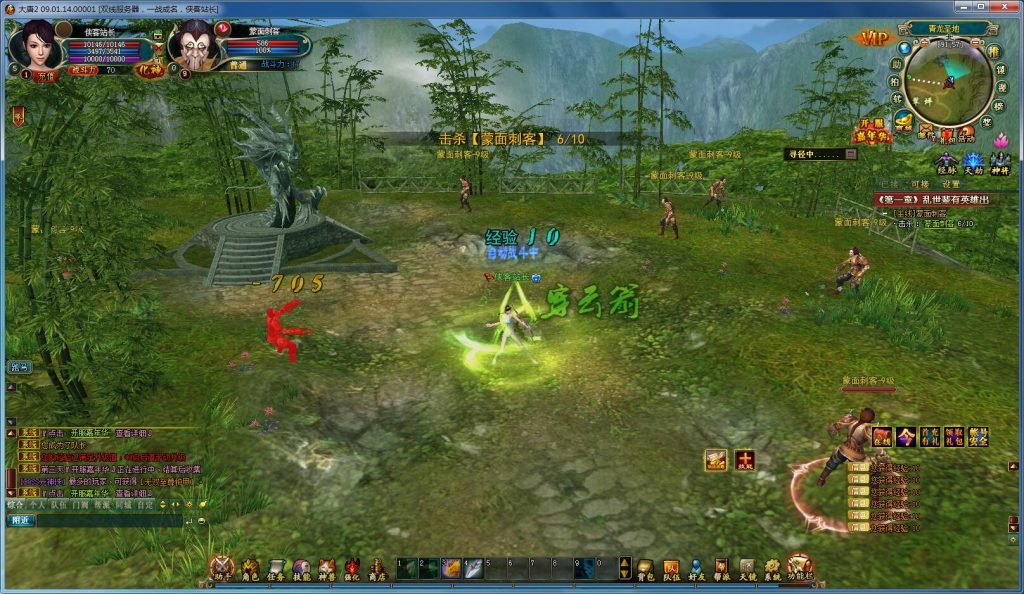Click the VIP badge
Viewport: 1024px width, 594px height.
871,38
